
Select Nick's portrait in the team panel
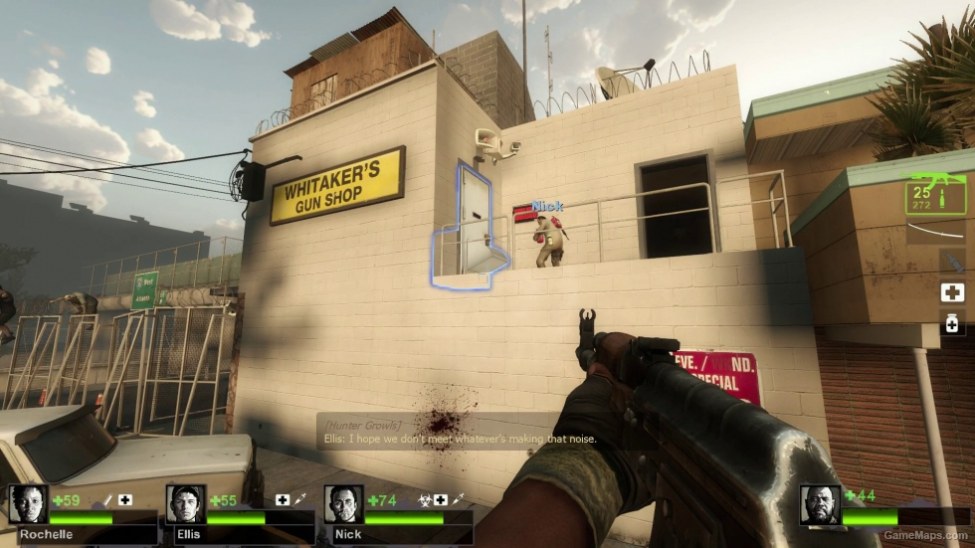pyautogui.click(x=343, y=505)
